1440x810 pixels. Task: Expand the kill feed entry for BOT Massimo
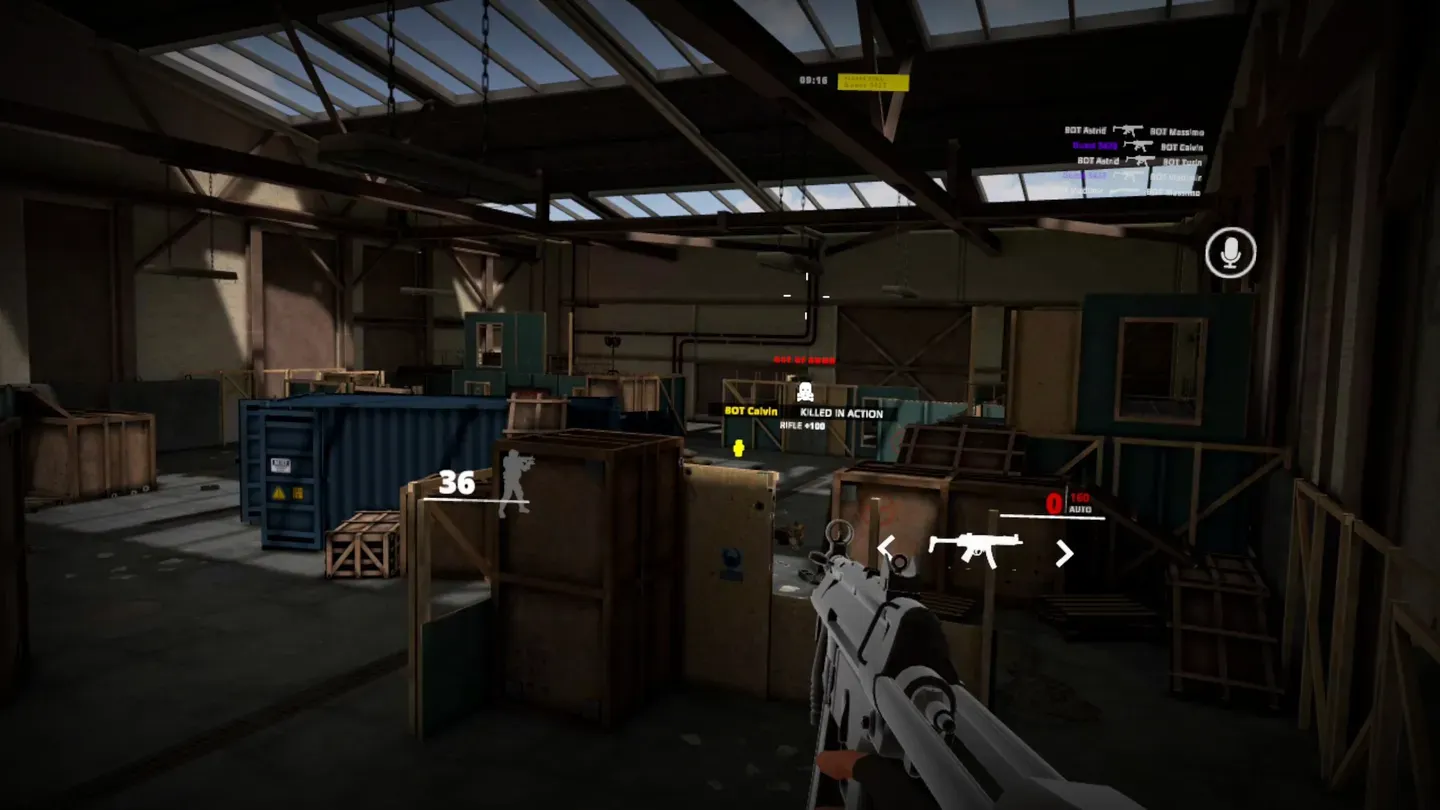1178,132
